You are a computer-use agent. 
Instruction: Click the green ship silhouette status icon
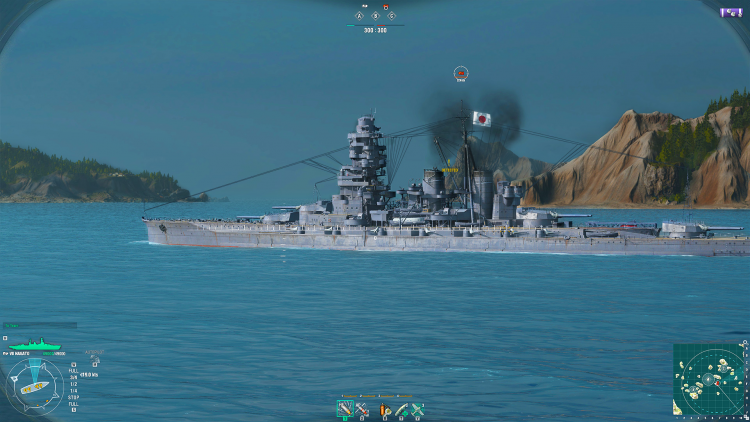tap(35, 347)
